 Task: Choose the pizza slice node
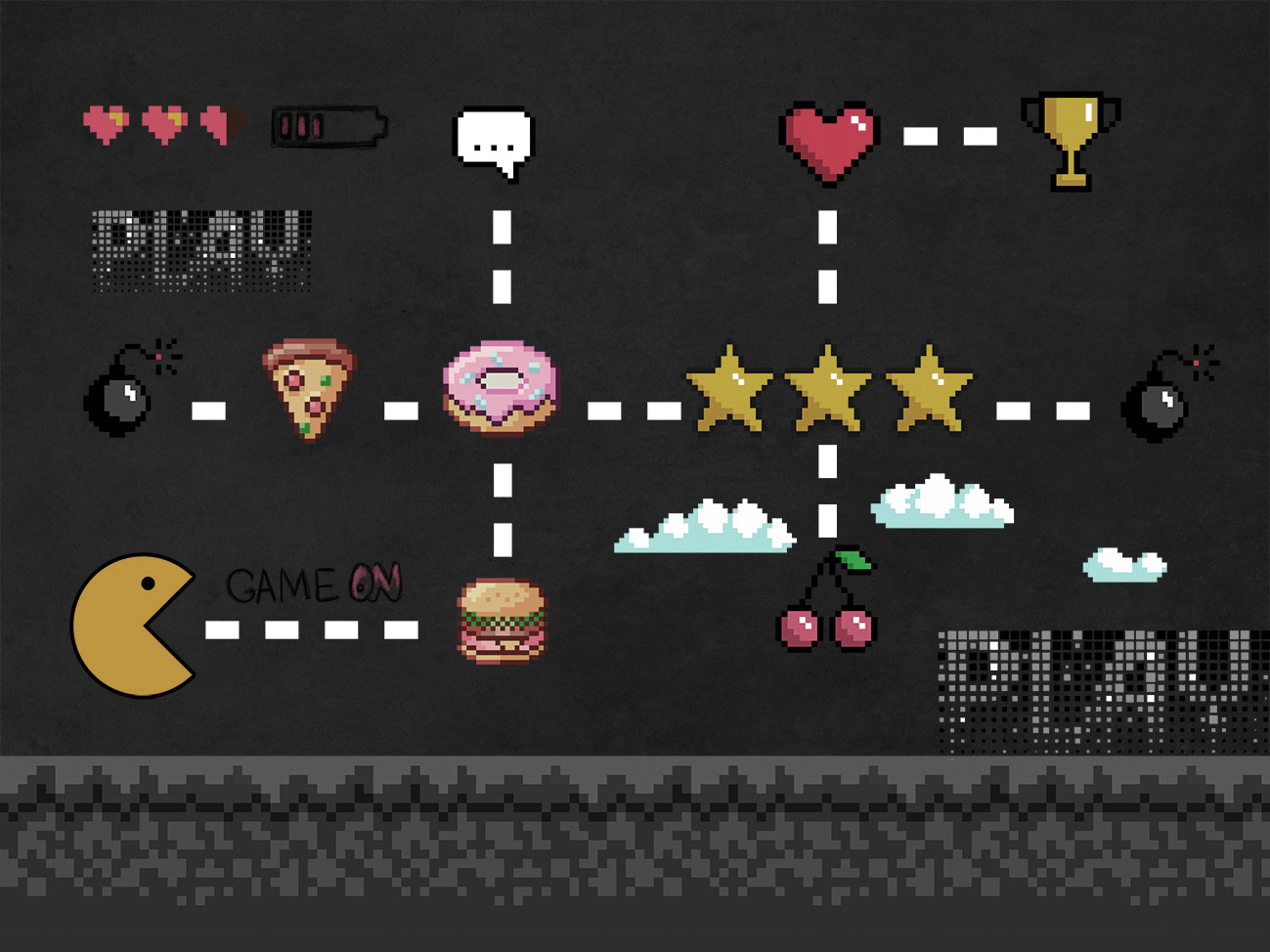308,386
